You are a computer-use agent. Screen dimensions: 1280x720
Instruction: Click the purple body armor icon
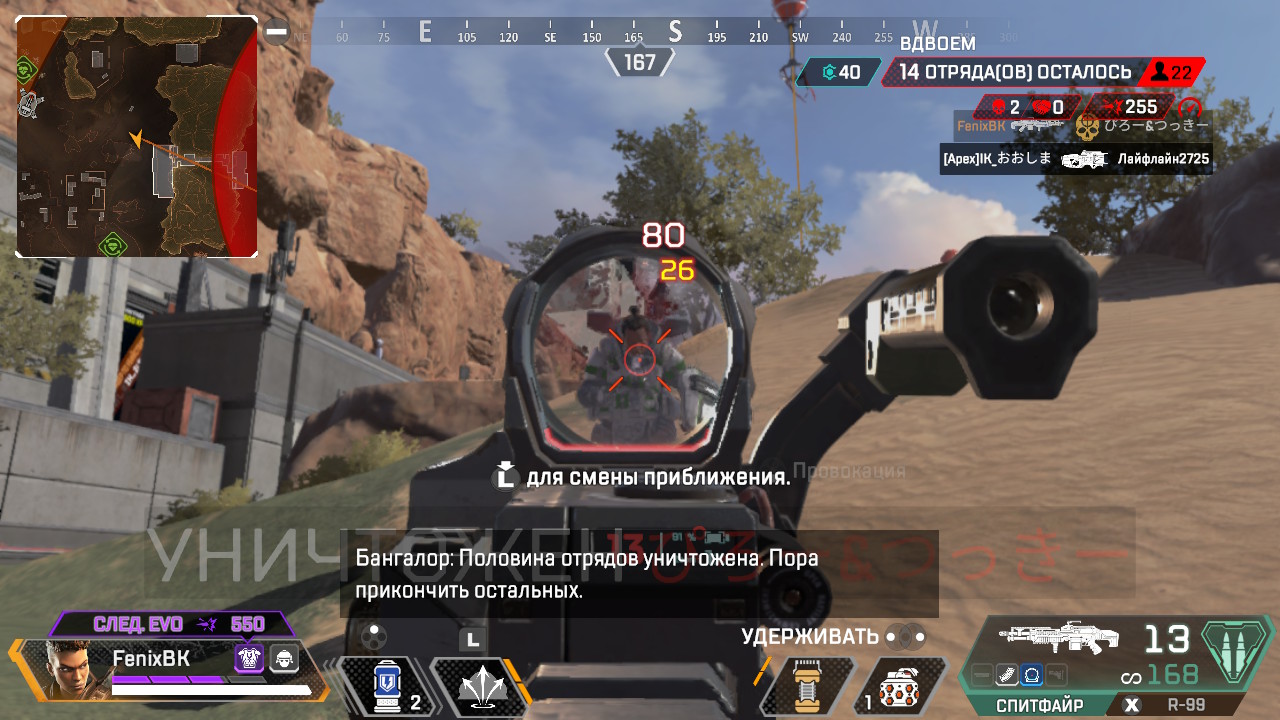(248, 658)
